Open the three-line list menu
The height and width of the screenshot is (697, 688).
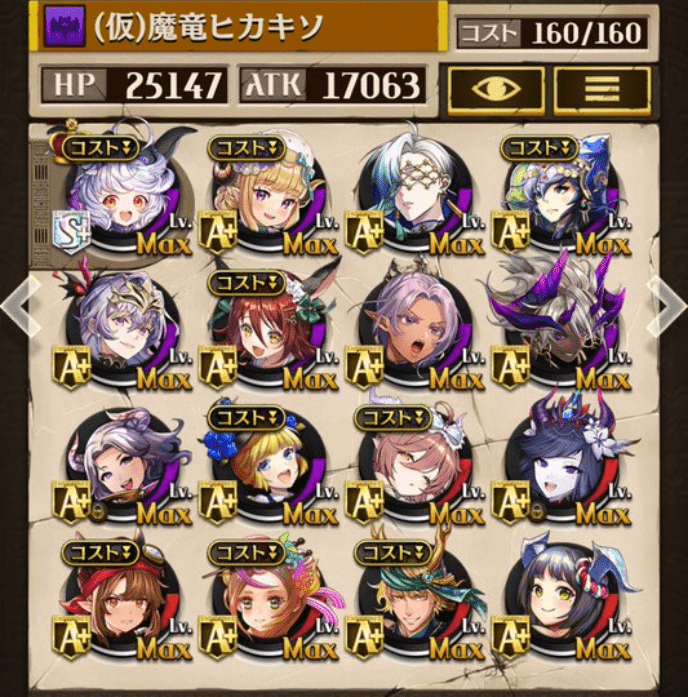coord(600,91)
